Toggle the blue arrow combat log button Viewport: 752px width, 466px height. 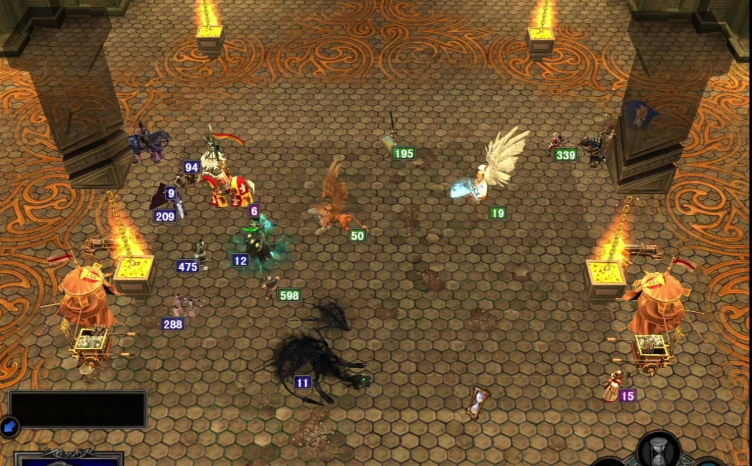tap(8, 426)
